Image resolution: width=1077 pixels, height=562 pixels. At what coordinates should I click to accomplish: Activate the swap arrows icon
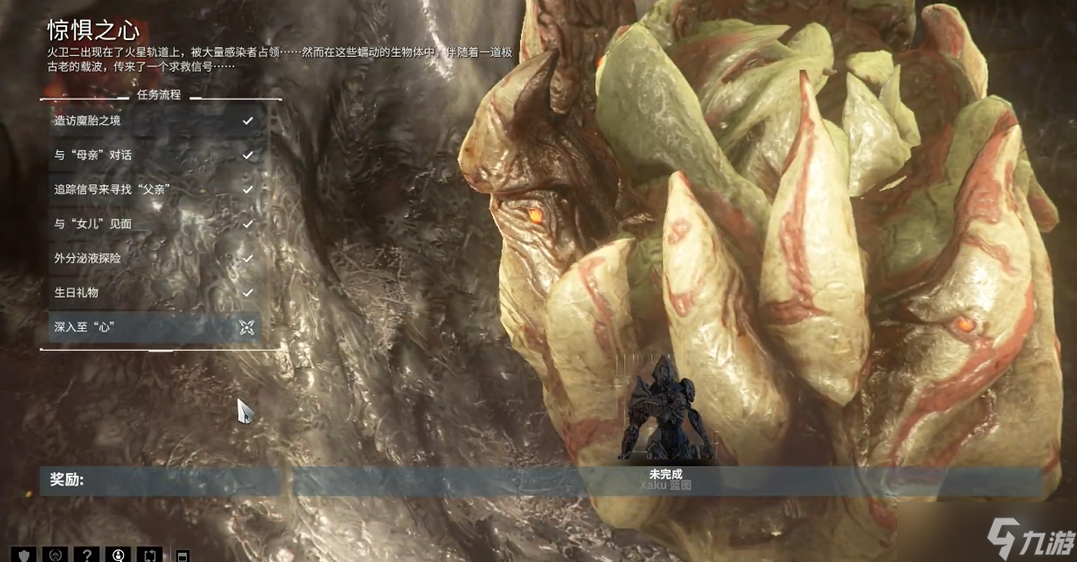(x=151, y=554)
